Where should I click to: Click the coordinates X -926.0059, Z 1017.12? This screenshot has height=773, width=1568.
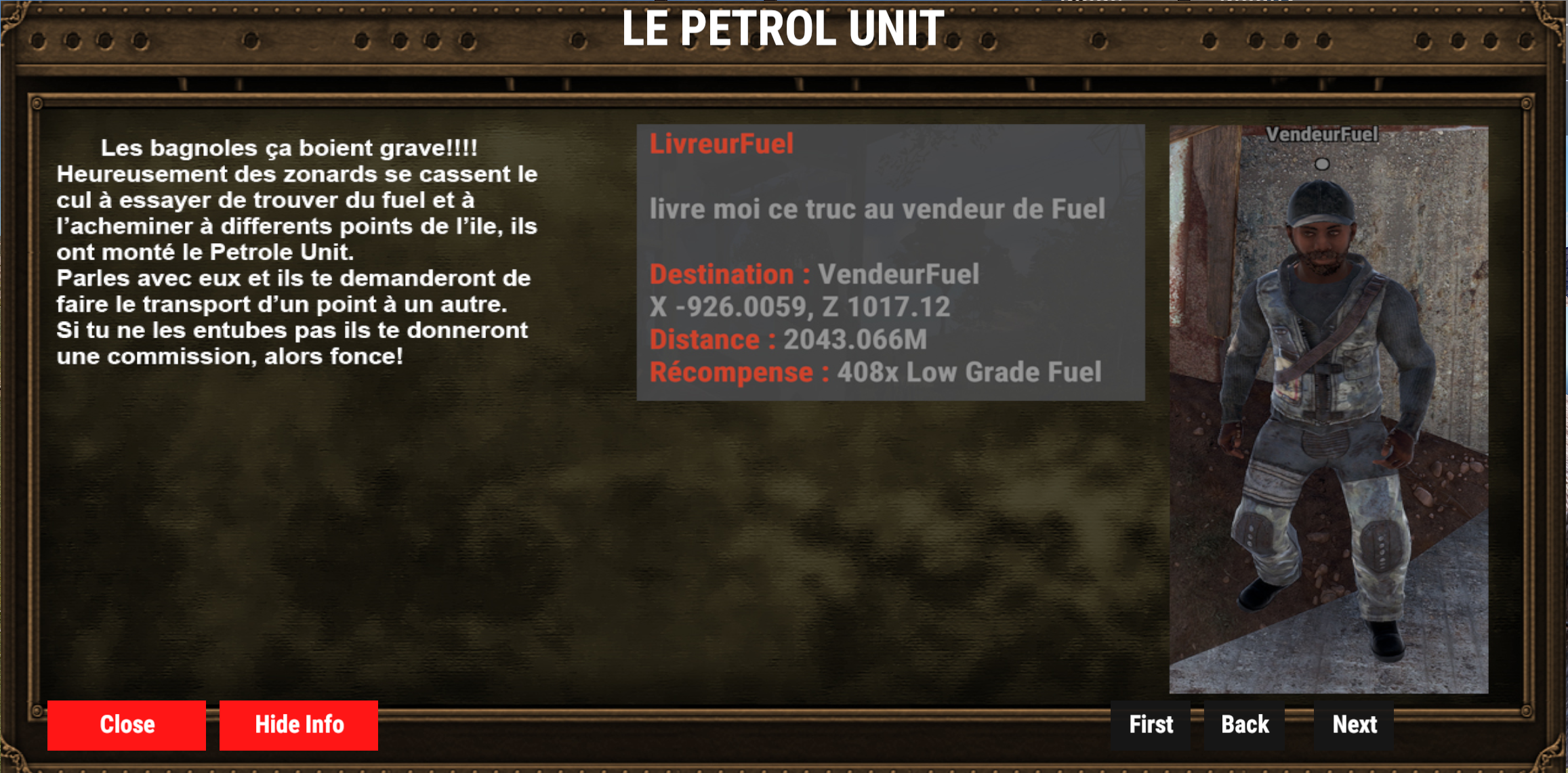tap(800, 308)
